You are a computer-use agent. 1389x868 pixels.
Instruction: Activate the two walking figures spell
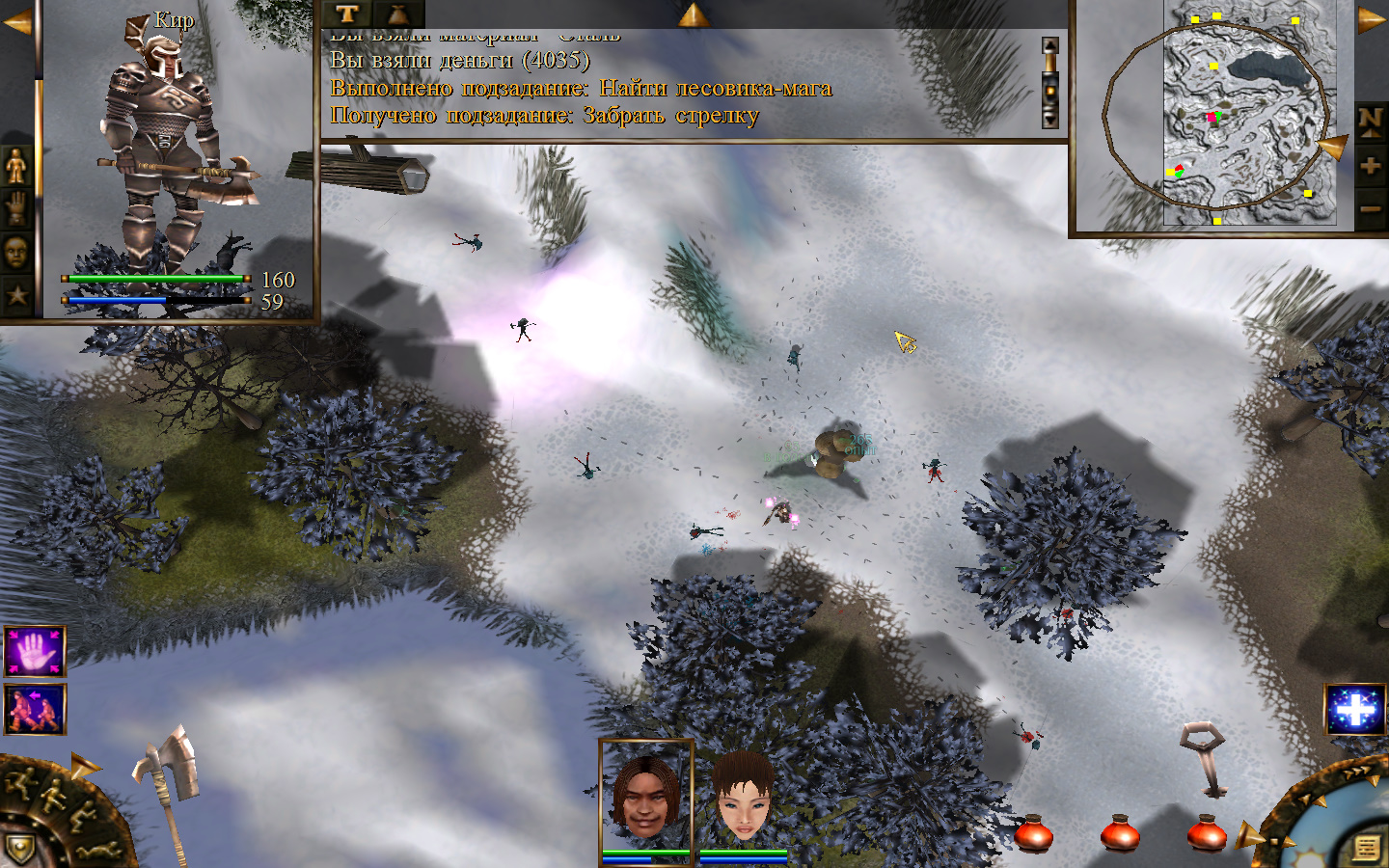click(36, 710)
